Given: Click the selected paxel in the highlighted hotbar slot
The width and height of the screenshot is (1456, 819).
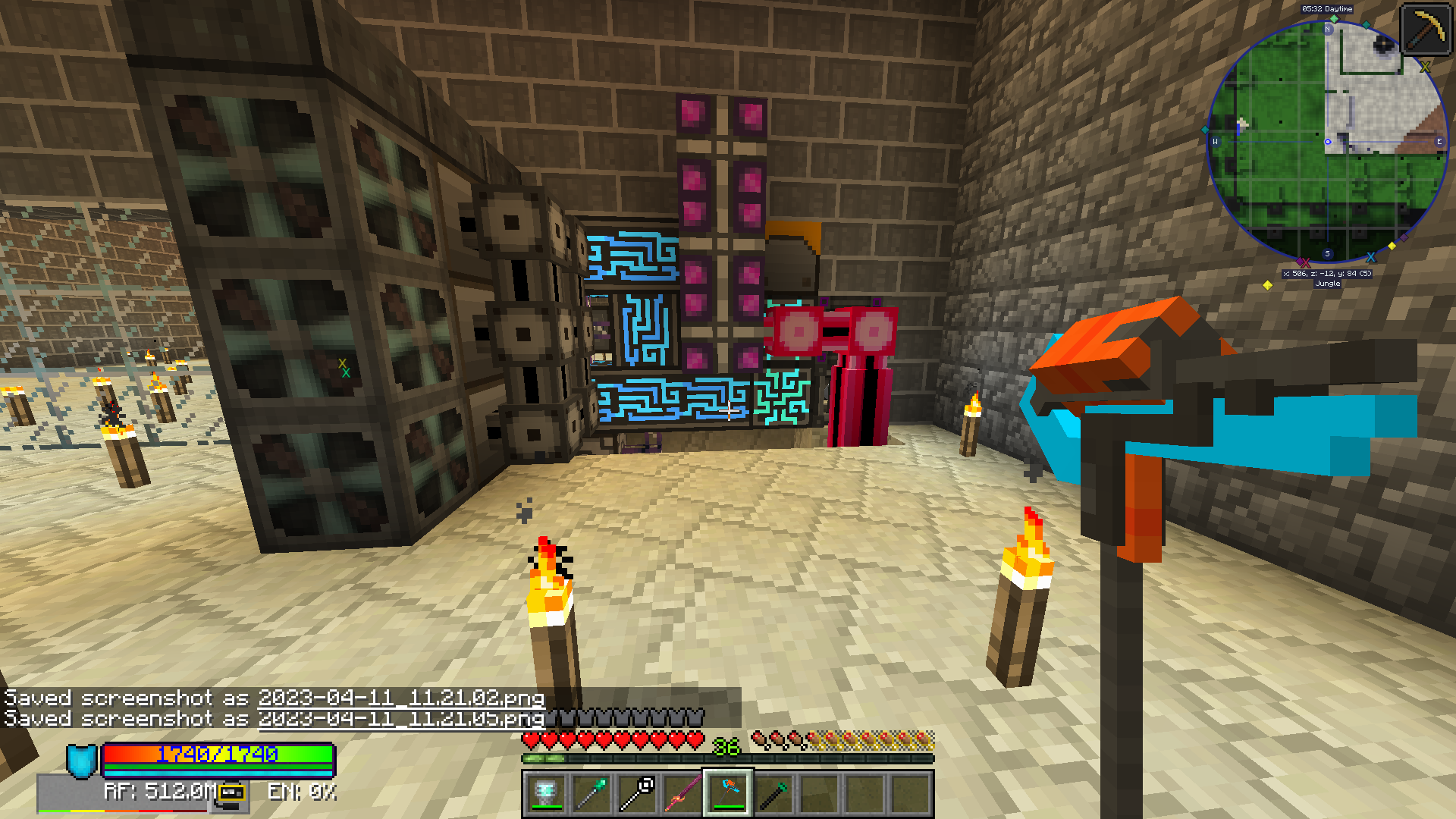Looking at the screenshot, I should (x=729, y=791).
